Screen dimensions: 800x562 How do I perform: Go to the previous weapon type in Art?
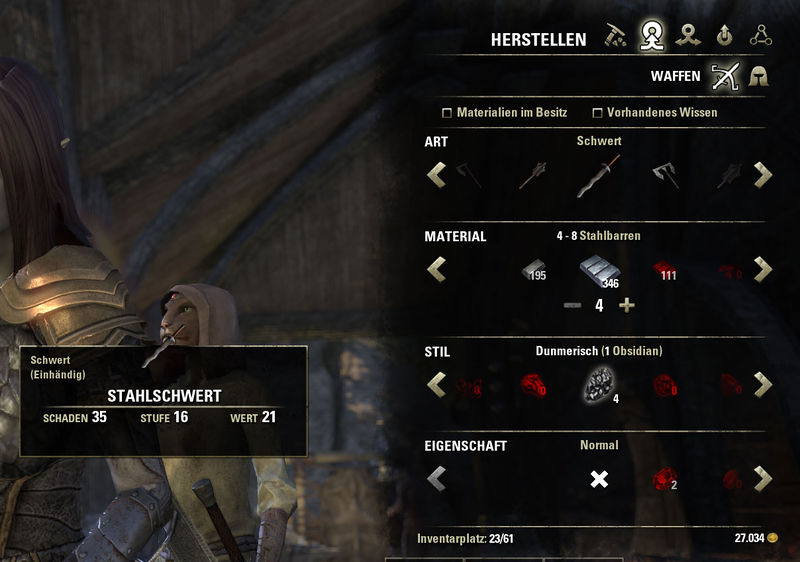(x=436, y=175)
